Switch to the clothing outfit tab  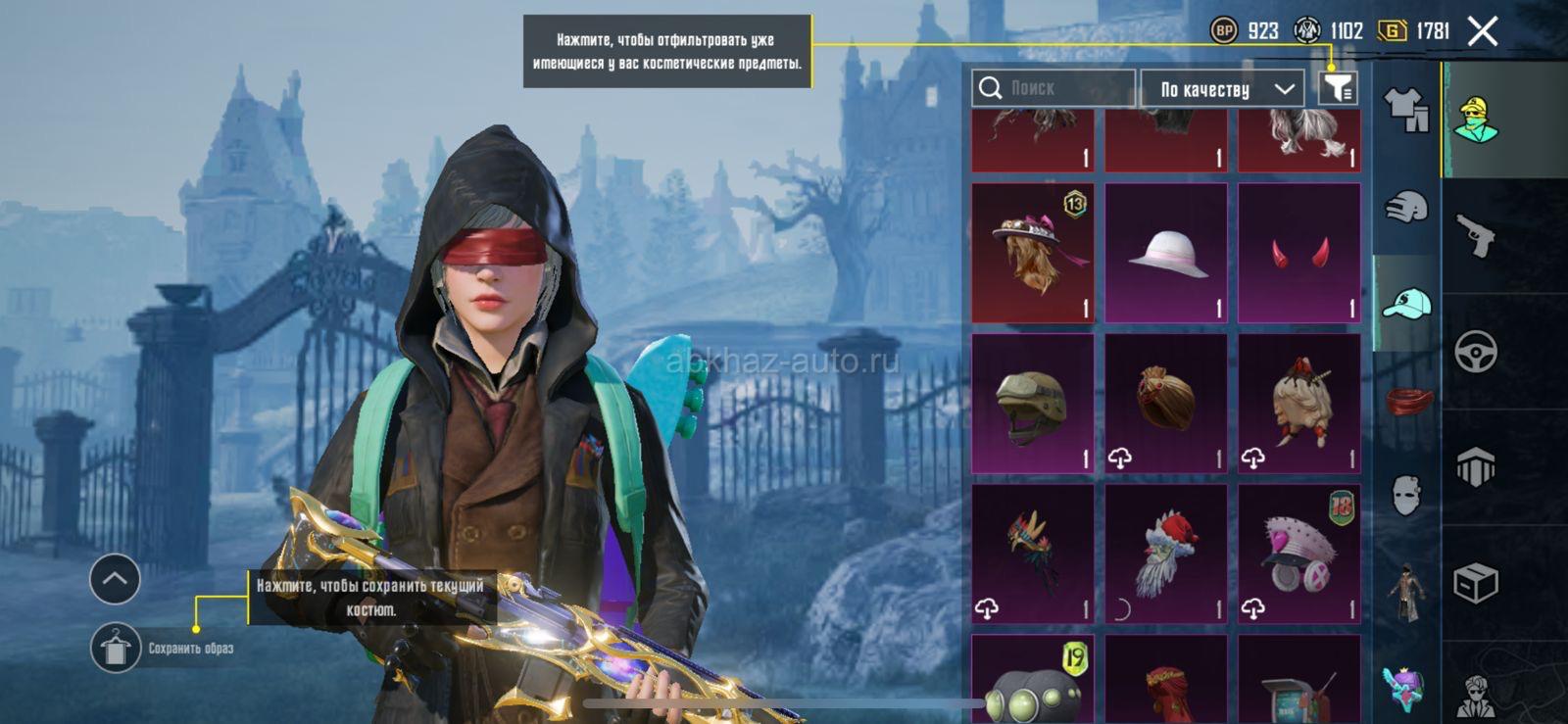(x=1406, y=109)
